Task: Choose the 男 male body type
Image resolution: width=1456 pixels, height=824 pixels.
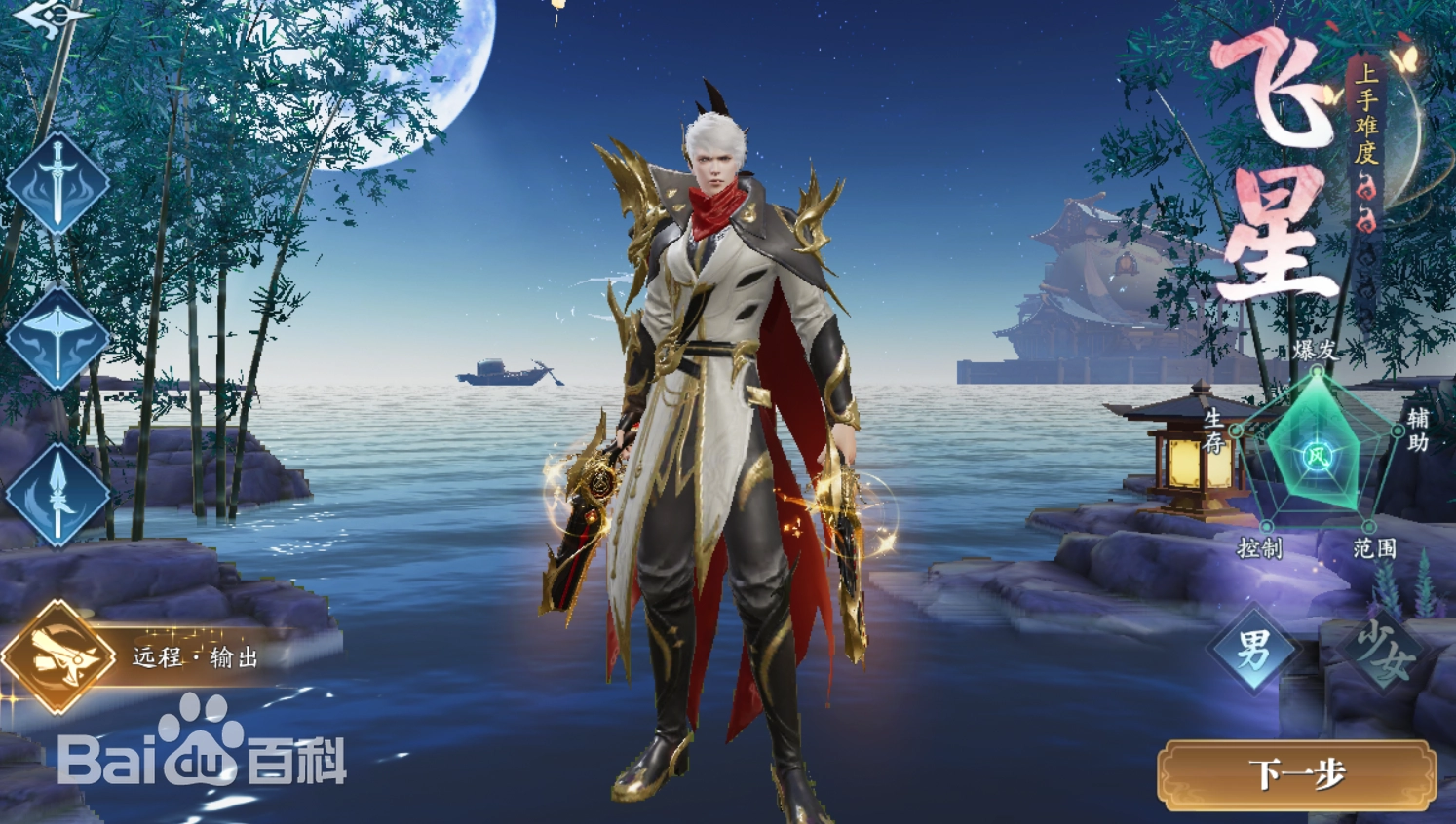Action: [1253, 649]
